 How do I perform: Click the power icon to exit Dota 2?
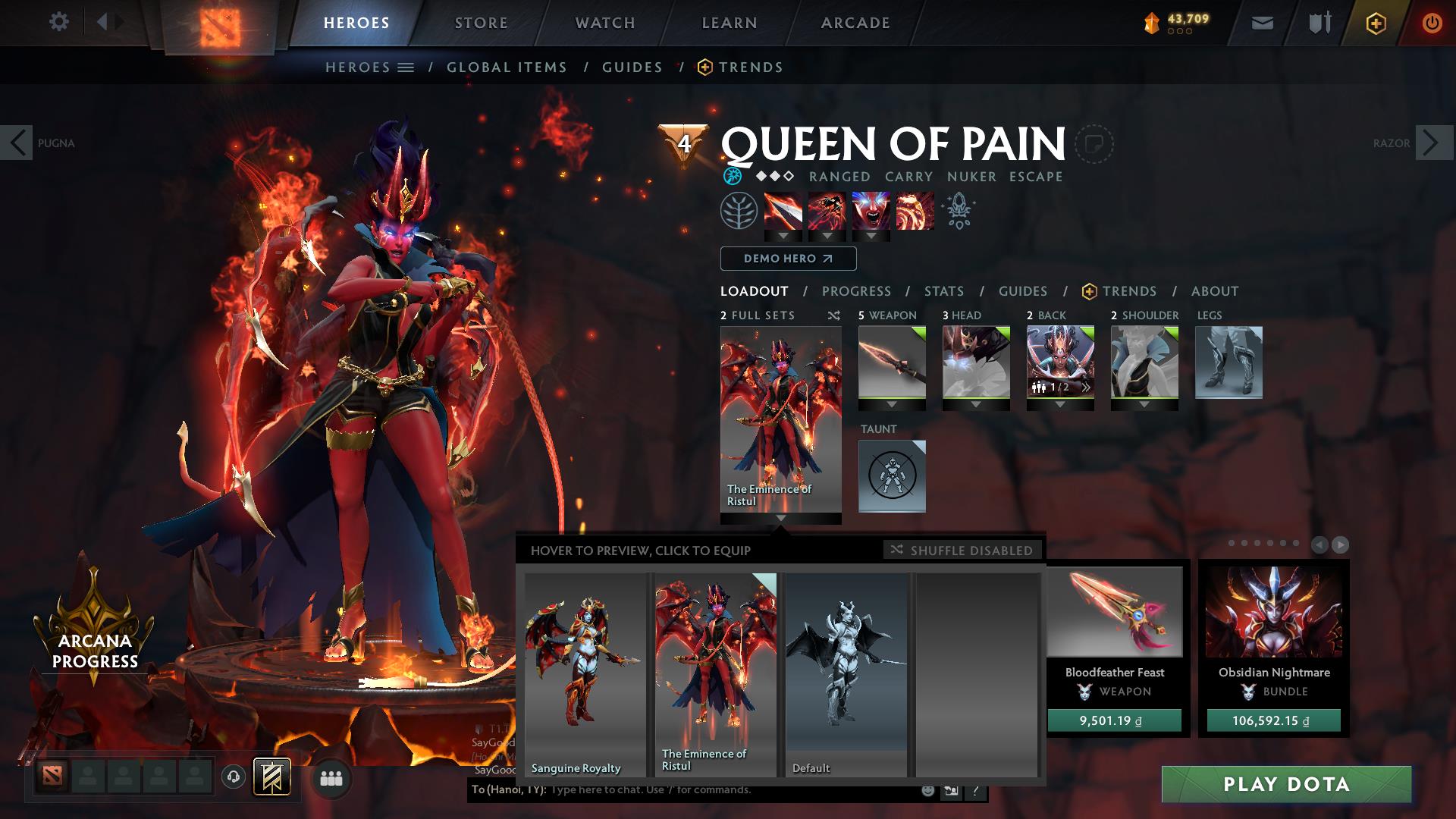(x=1430, y=22)
